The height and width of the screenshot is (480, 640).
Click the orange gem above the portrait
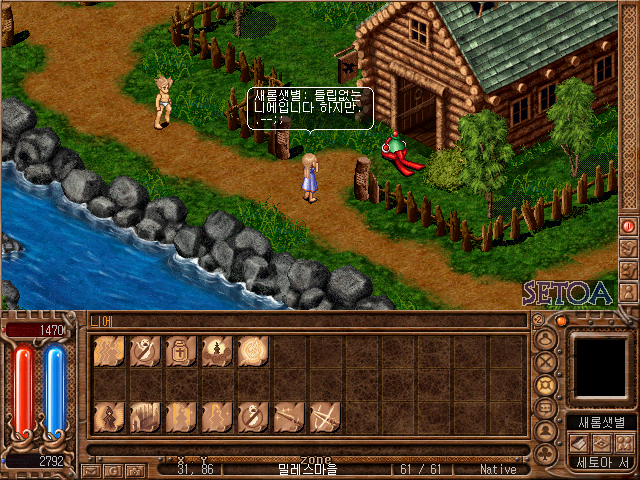(562, 321)
